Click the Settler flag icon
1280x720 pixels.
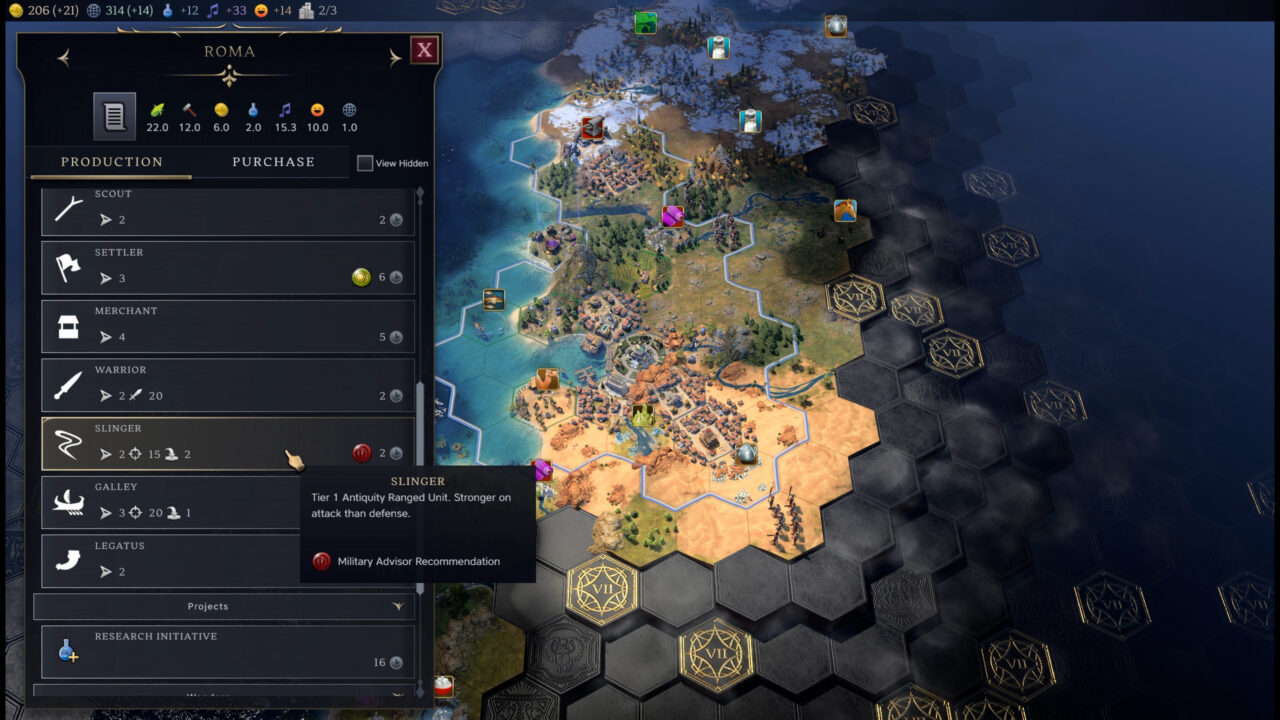pyautogui.click(x=68, y=266)
